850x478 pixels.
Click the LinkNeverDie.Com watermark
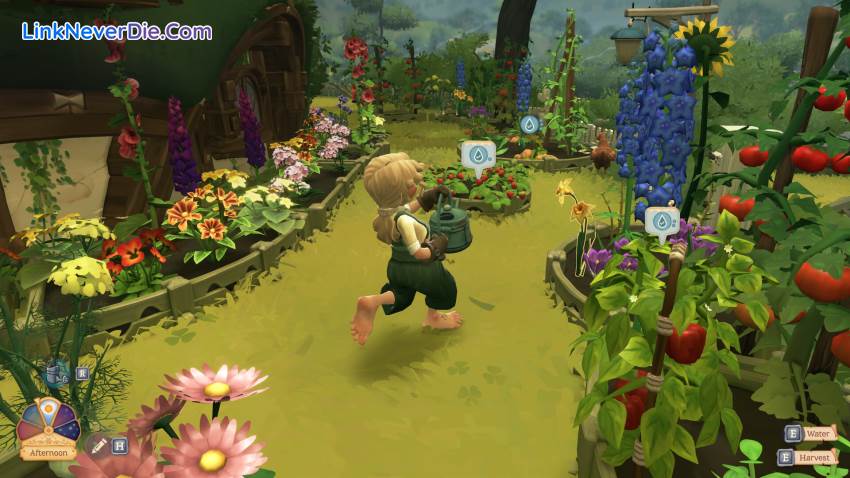(x=116, y=31)
